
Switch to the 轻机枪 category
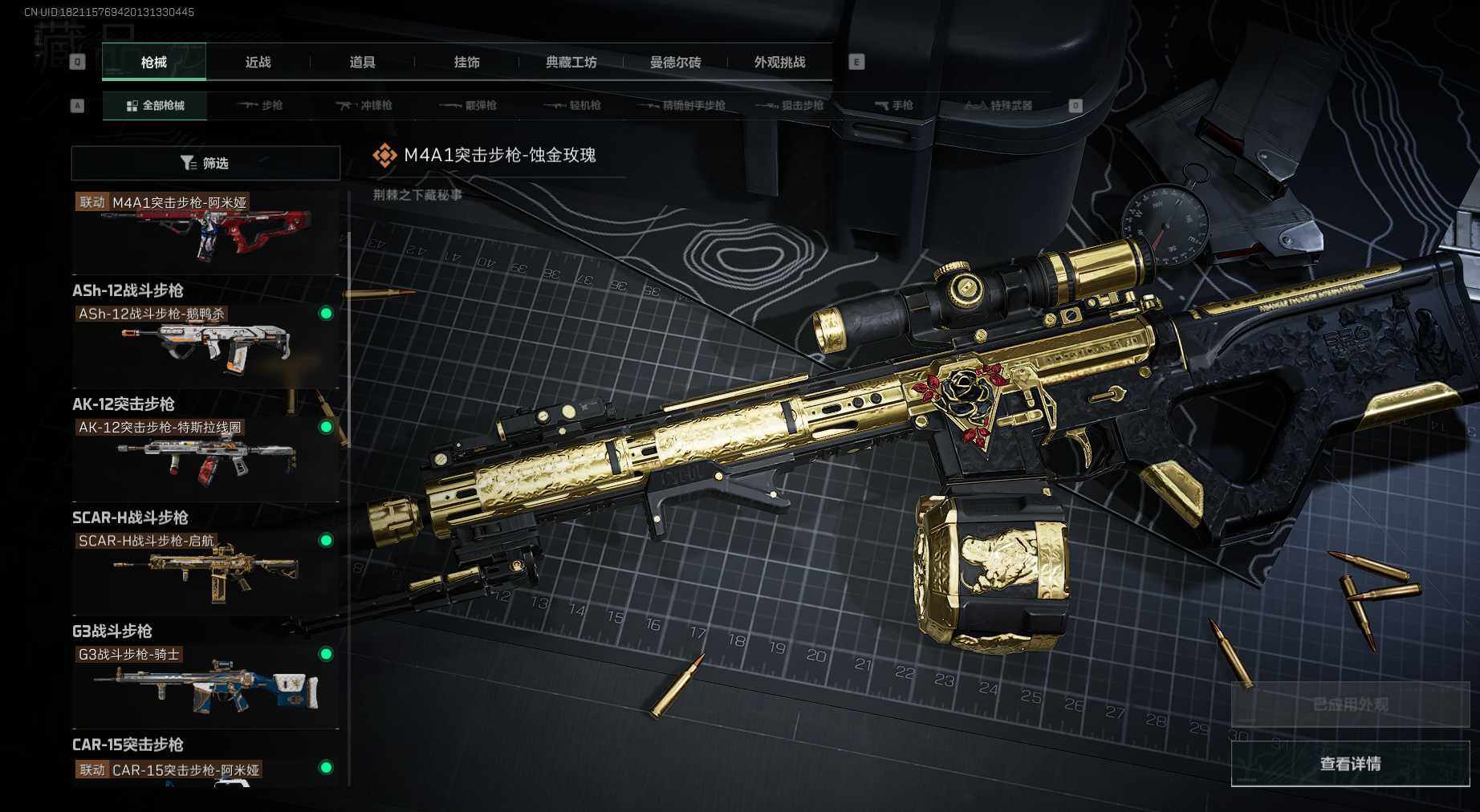(x=573, y=105)
